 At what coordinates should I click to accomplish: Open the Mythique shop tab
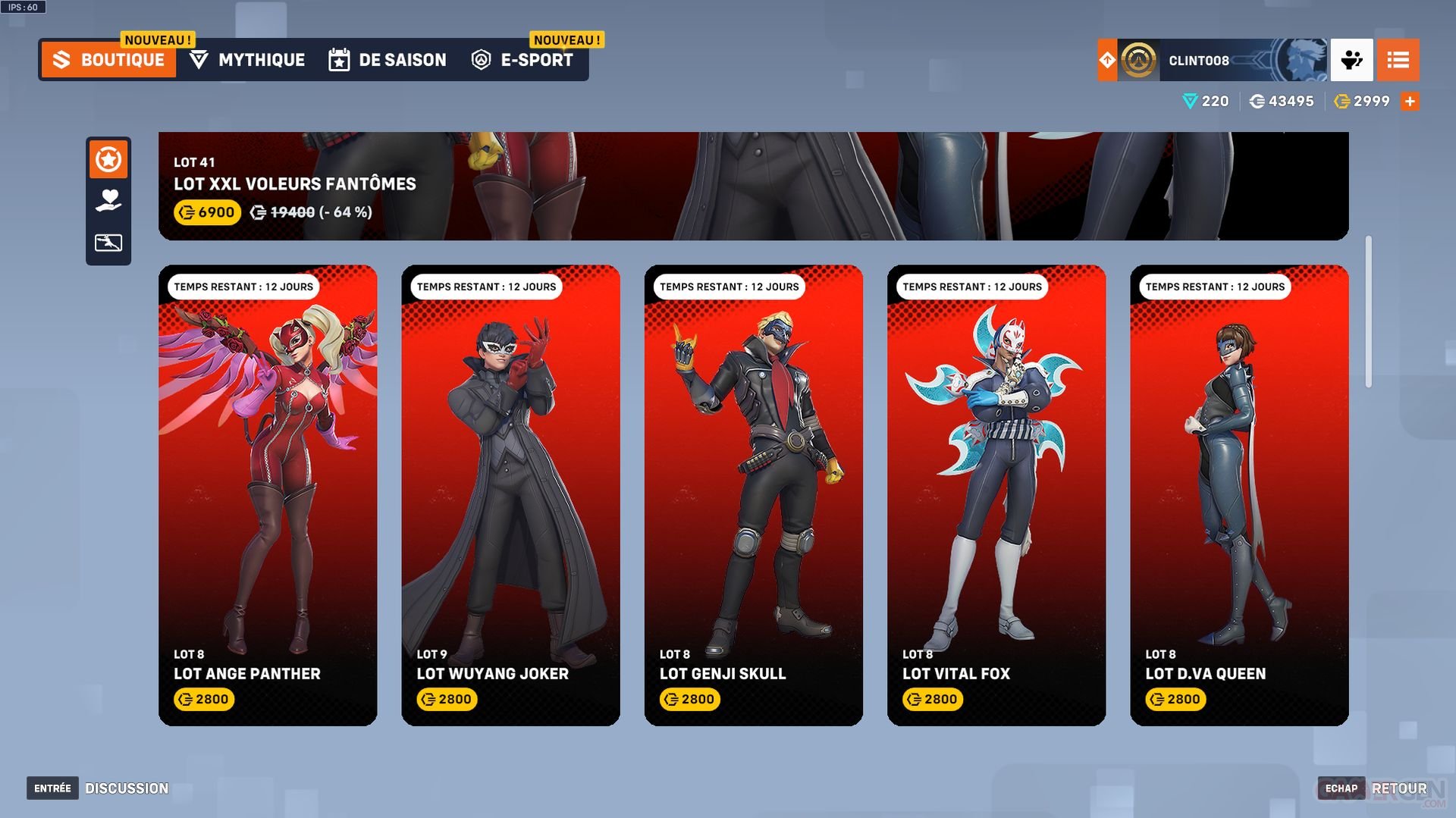[x=247, y=60]
